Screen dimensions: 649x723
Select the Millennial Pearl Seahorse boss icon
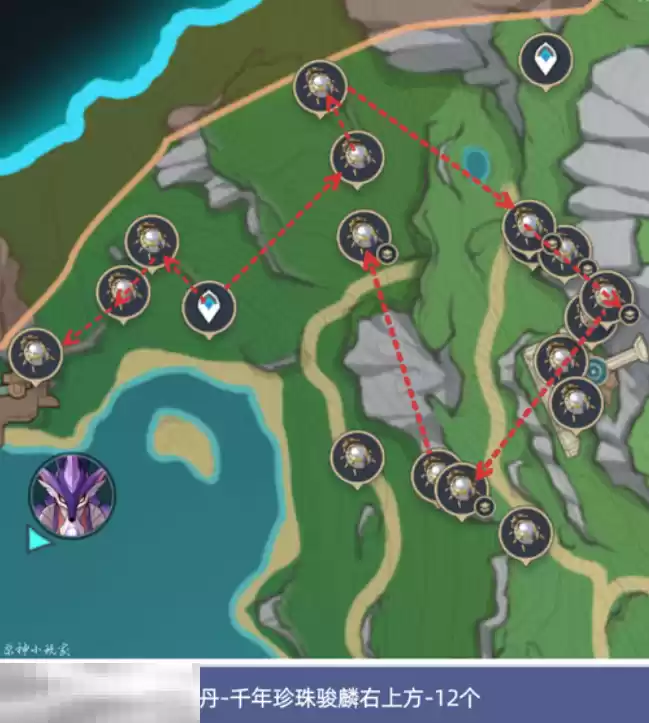(x=72, y=494)
